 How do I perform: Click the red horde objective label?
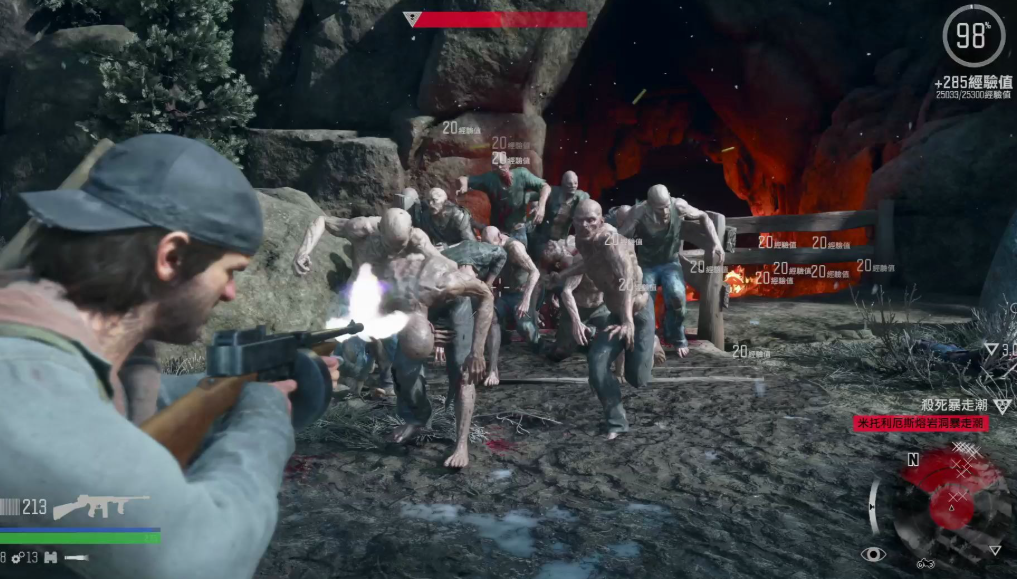tap(920, 423)
